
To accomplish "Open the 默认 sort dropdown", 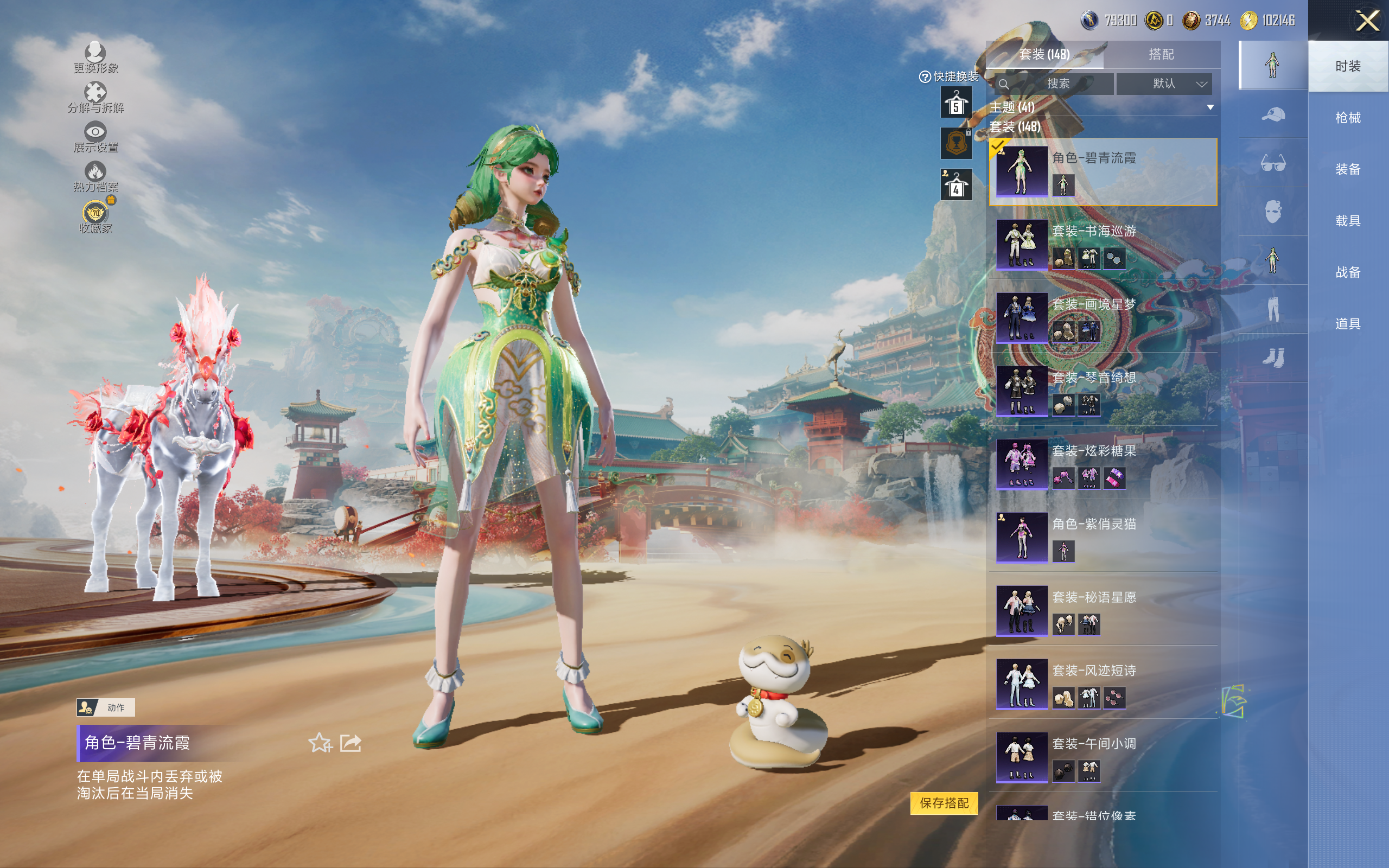I will tap(1163, 84).
